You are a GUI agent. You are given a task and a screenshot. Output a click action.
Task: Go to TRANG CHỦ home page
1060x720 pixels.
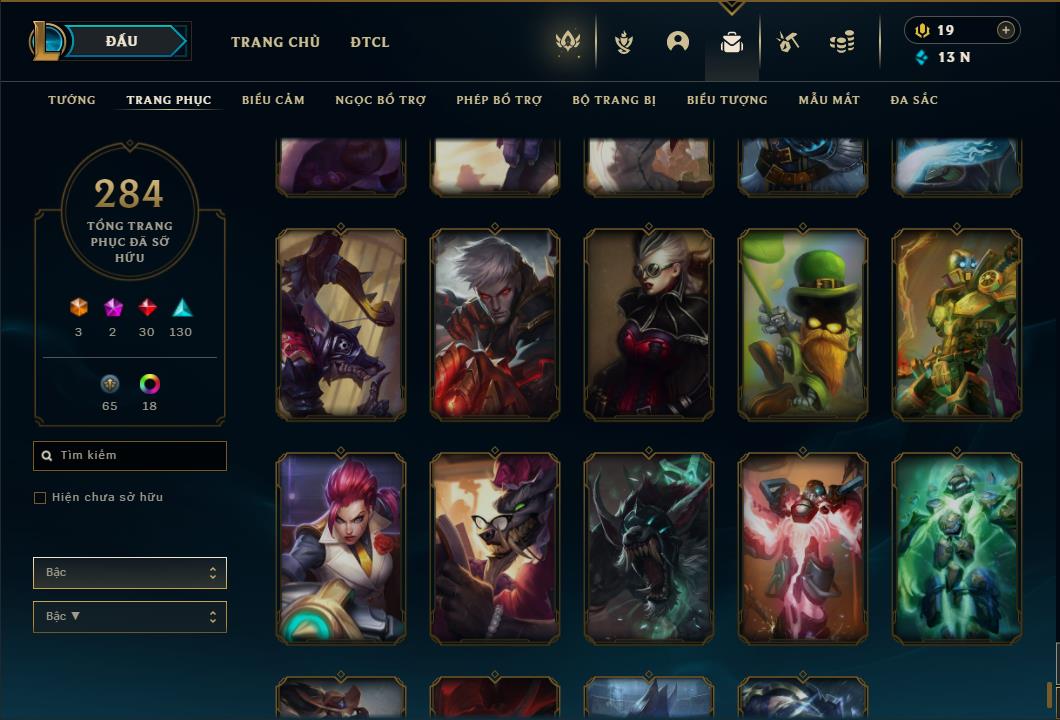275,42
